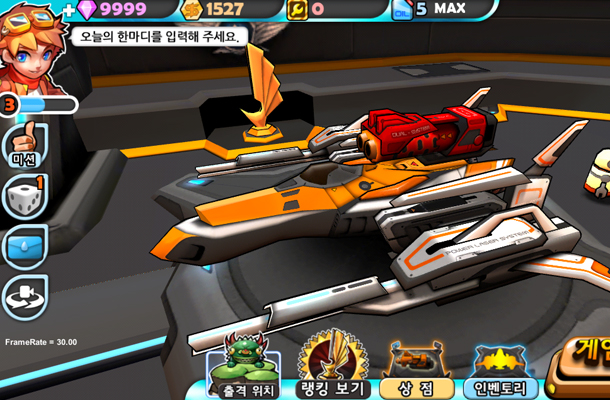Click the camera rotate view icon
Screen dimensions: 610x400
tap(24, 297)
